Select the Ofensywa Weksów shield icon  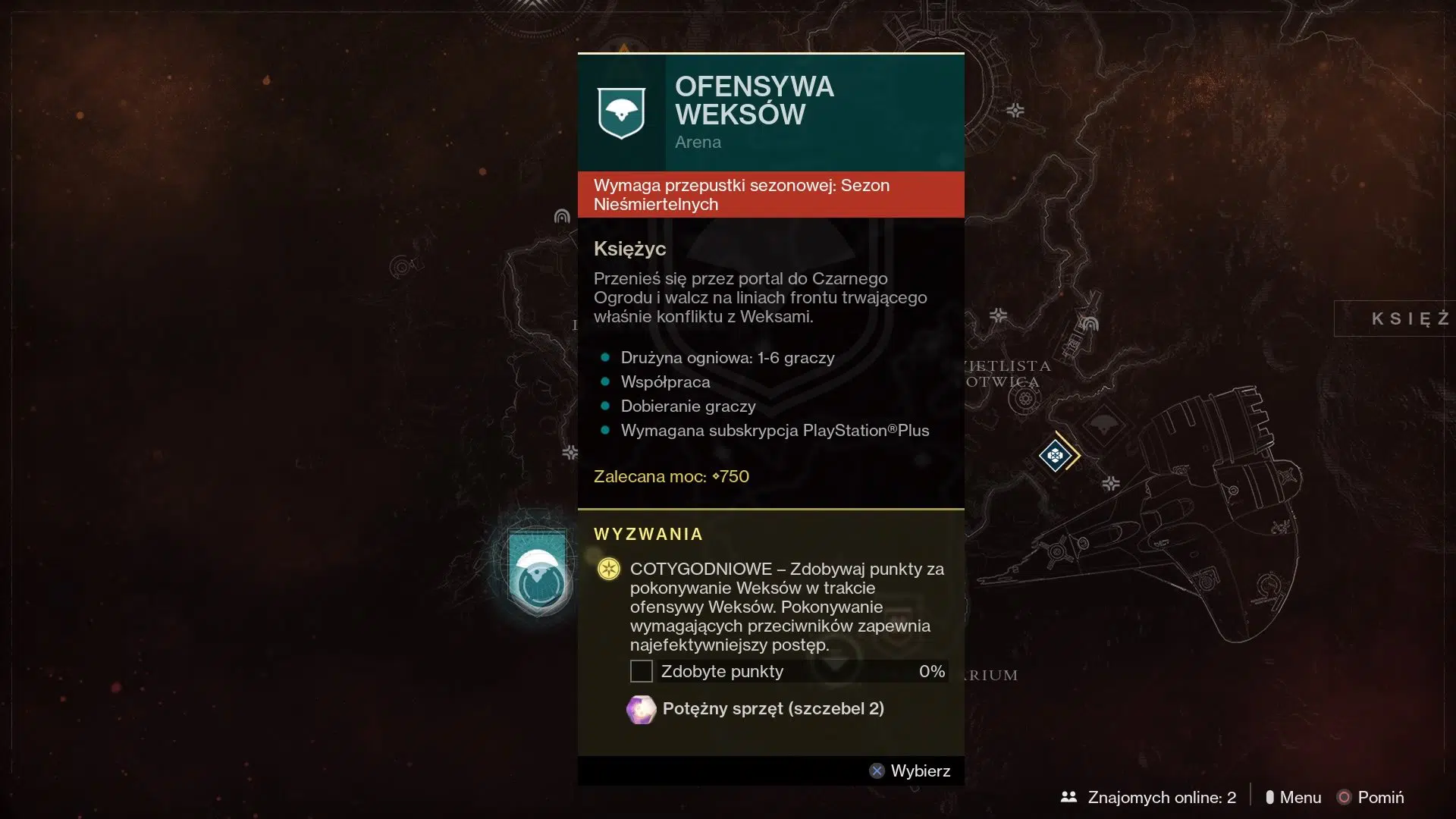click(623, 111)
